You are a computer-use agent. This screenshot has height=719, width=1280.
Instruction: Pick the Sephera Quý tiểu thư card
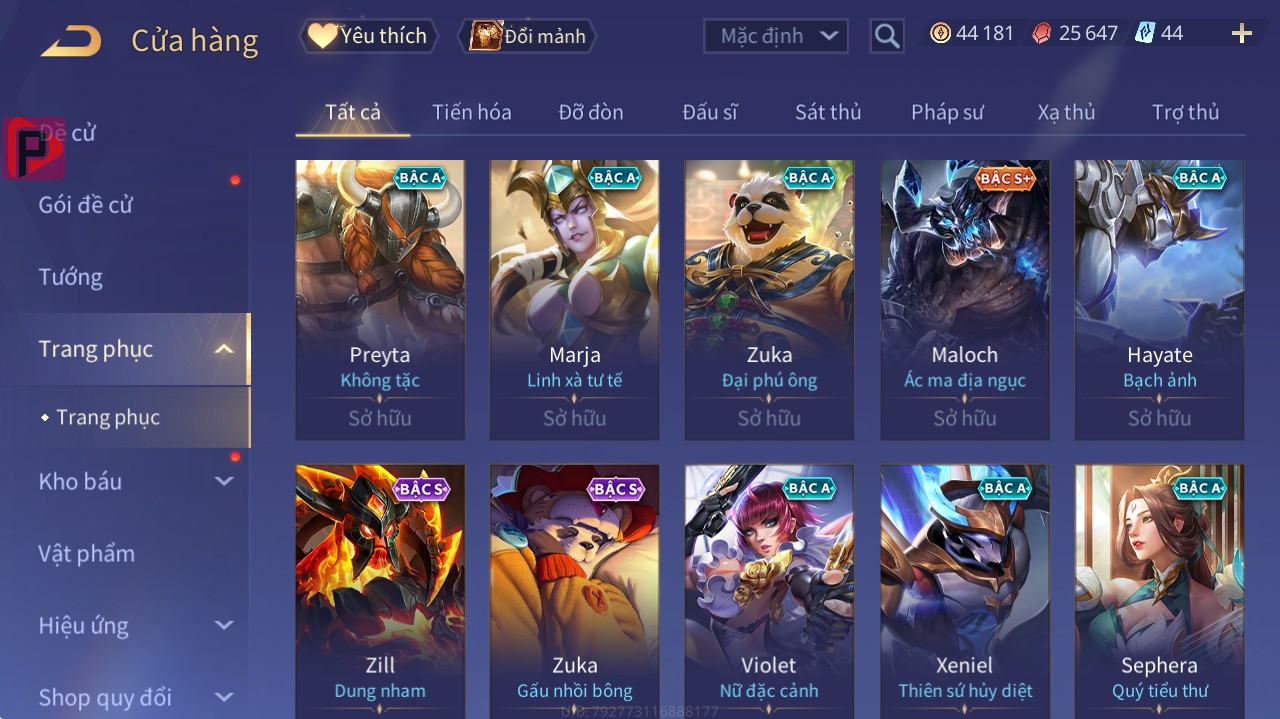click(x=1159, y=590)
